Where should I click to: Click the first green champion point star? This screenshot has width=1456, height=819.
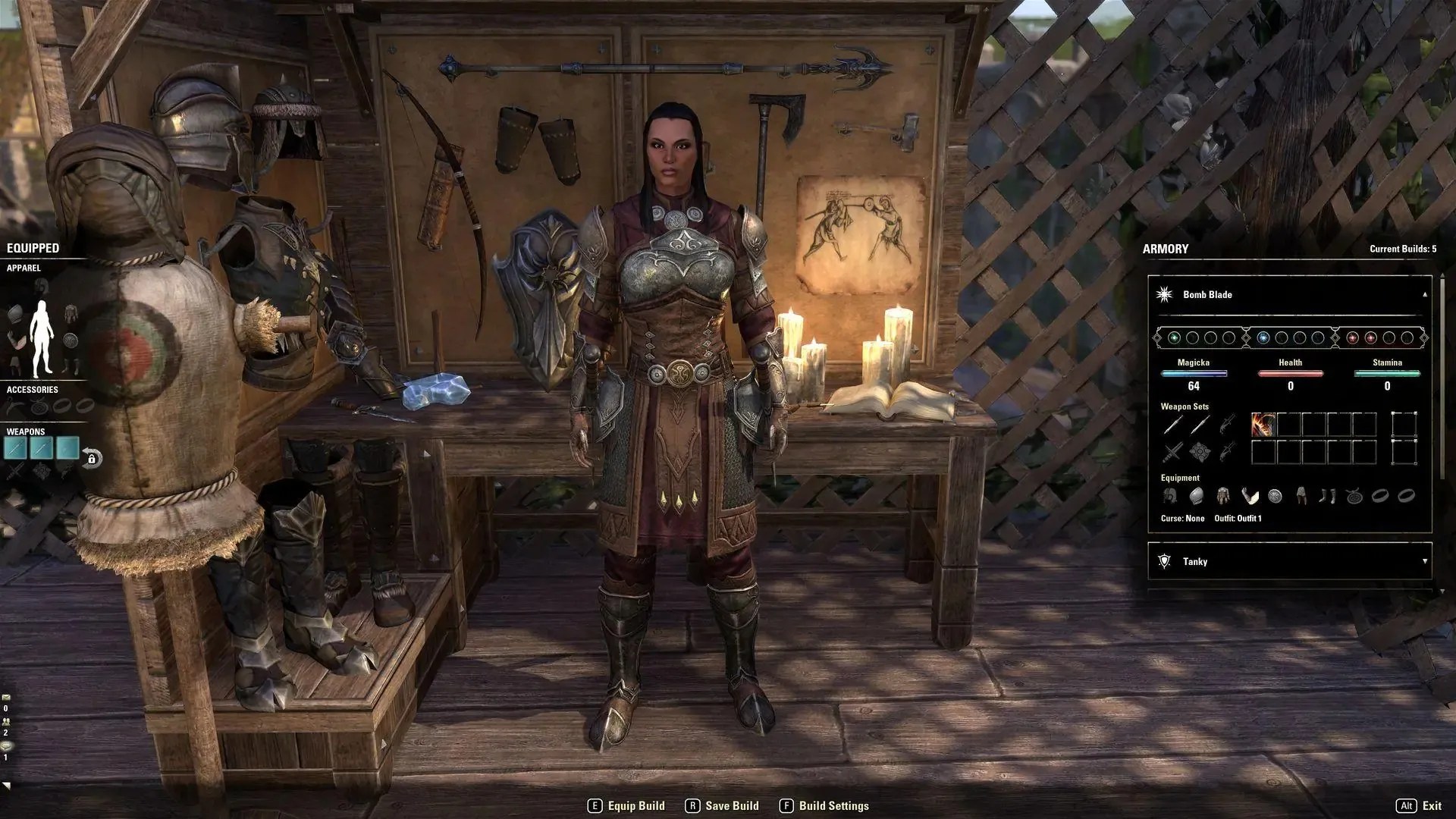coord(1175,337)
